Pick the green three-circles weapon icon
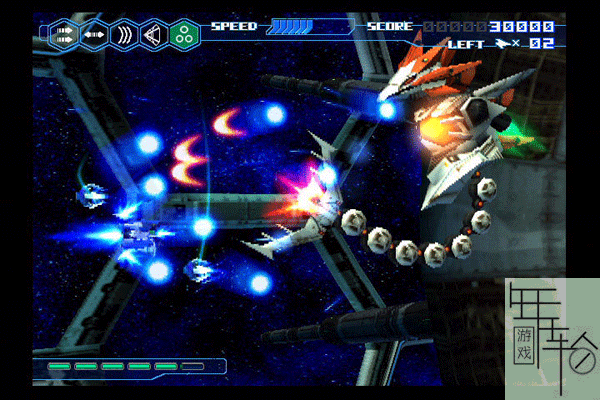The width and height of the screenshot is (600, 400). [184, 35]
